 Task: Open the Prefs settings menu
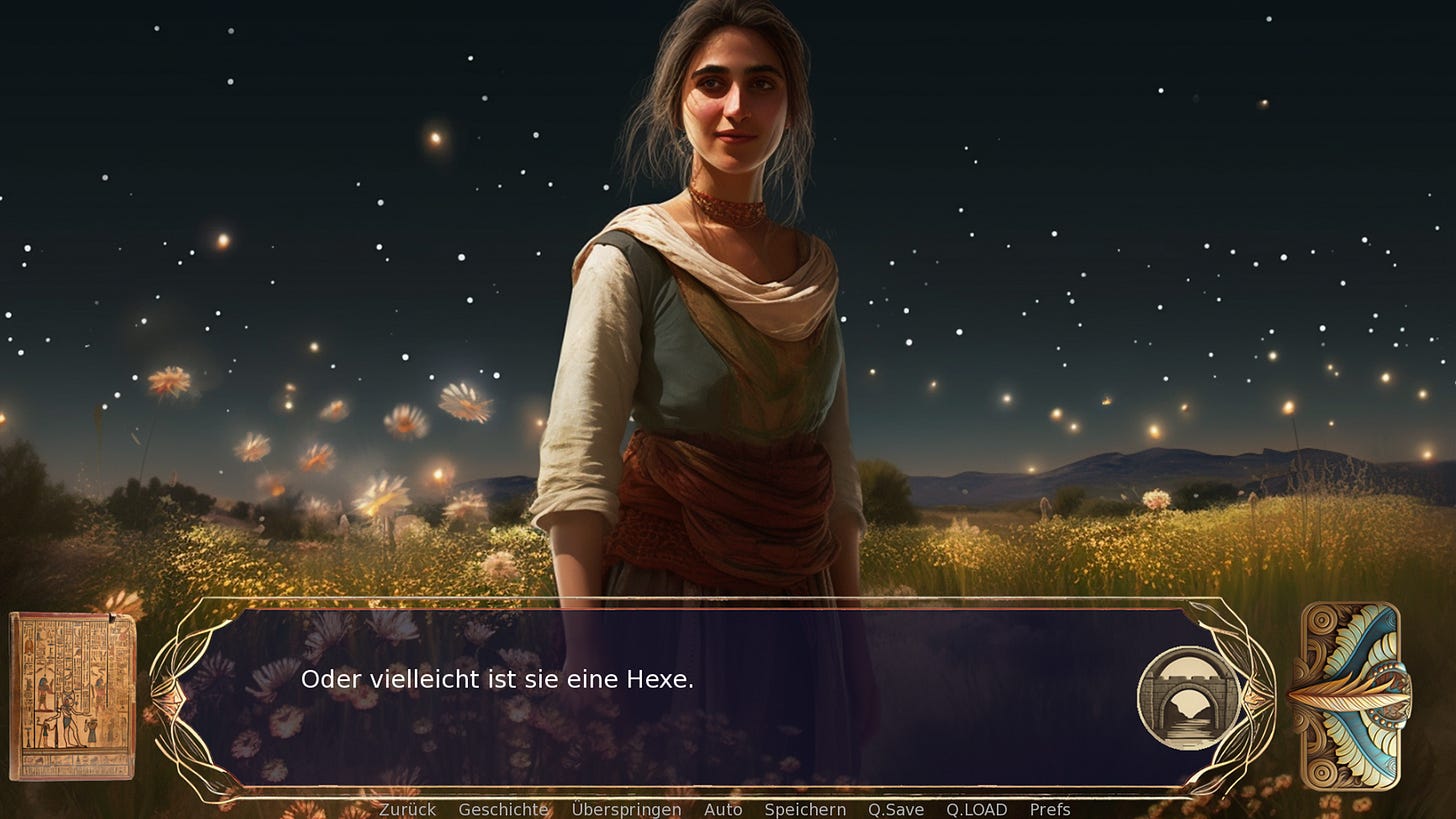pos(1050,809)
